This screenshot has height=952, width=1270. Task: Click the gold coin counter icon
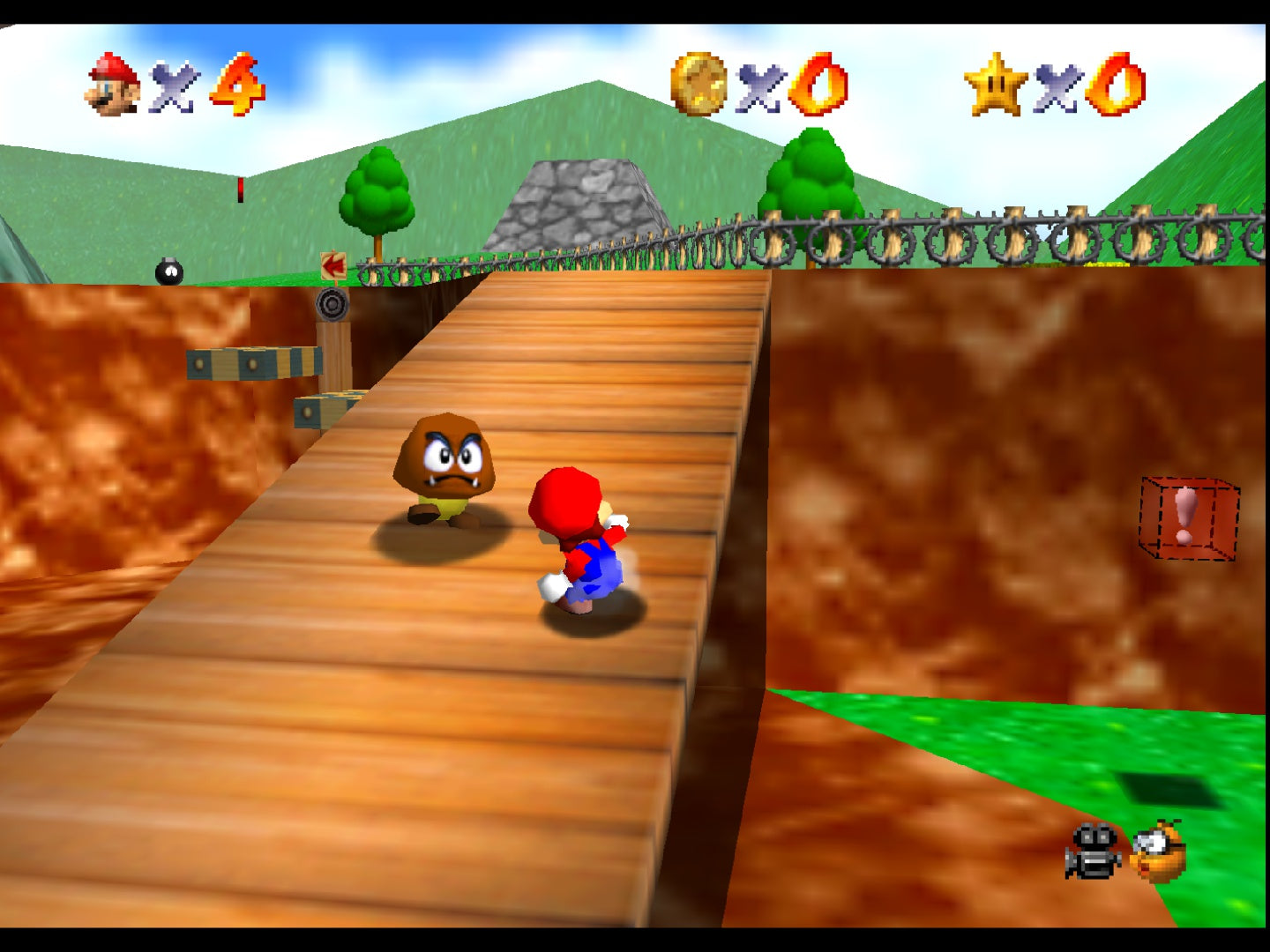698,85
